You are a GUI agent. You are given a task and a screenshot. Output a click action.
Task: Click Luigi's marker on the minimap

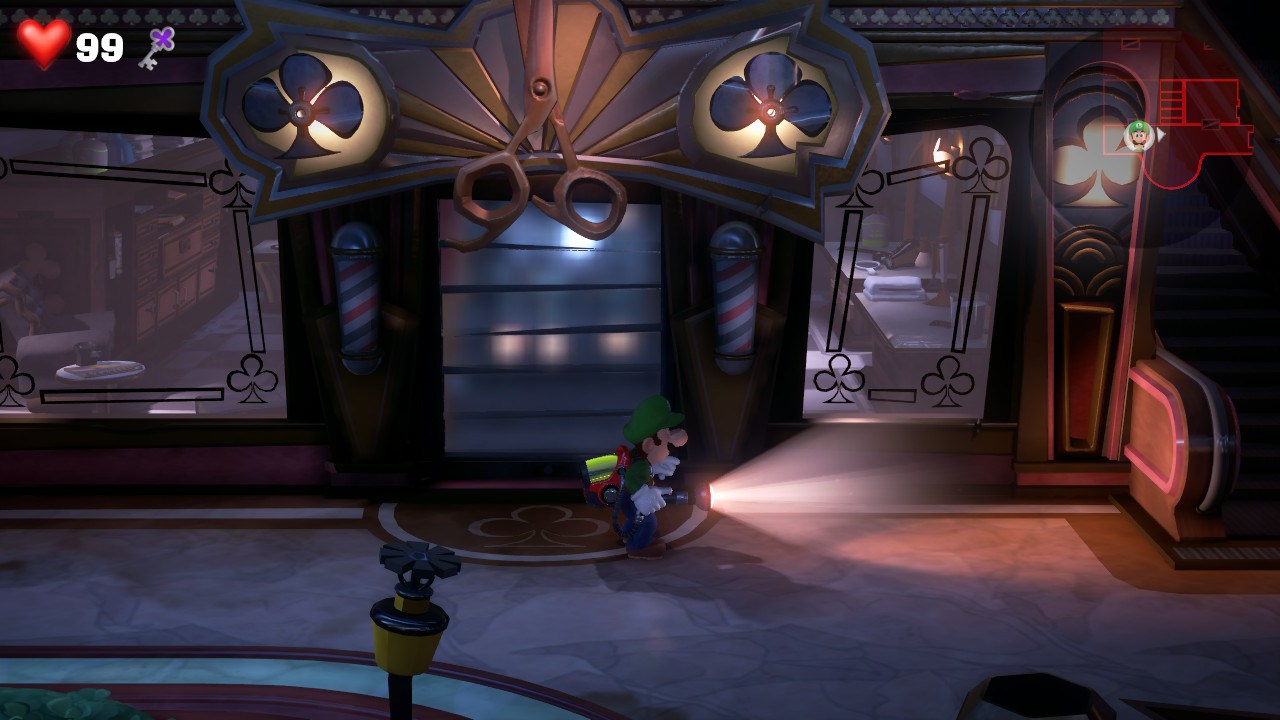[x=1138, y=134]
